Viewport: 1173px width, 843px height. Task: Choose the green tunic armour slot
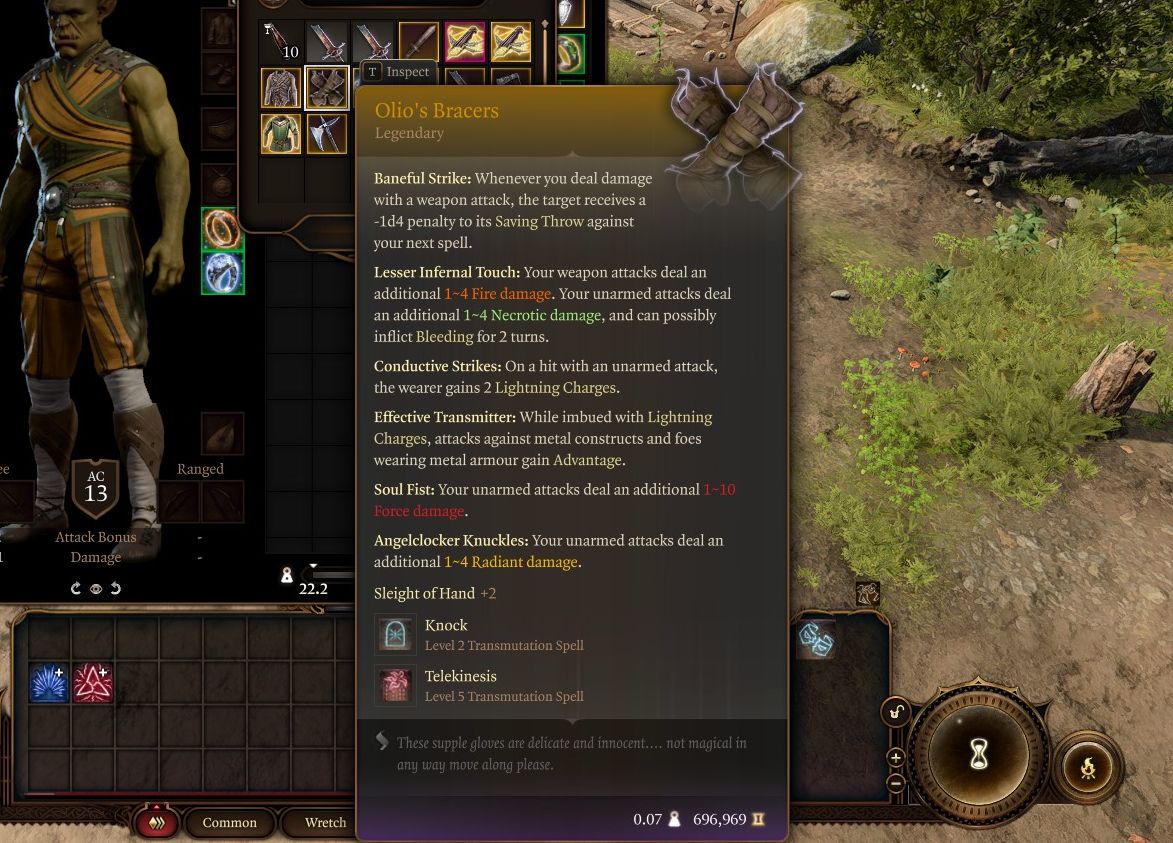[x=281, y=134]
